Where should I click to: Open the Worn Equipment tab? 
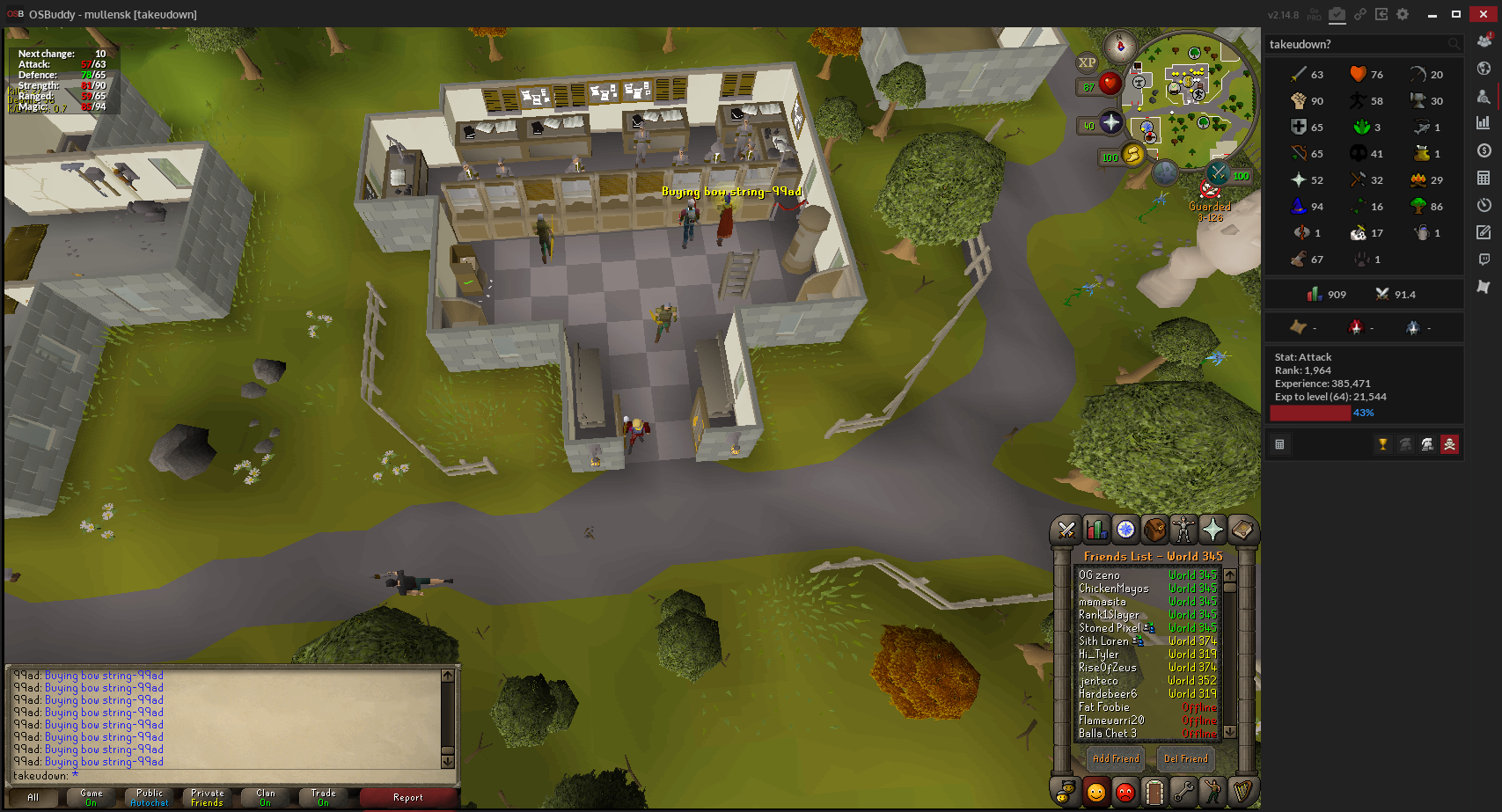pyautogui.click(x=1183, y=530)
